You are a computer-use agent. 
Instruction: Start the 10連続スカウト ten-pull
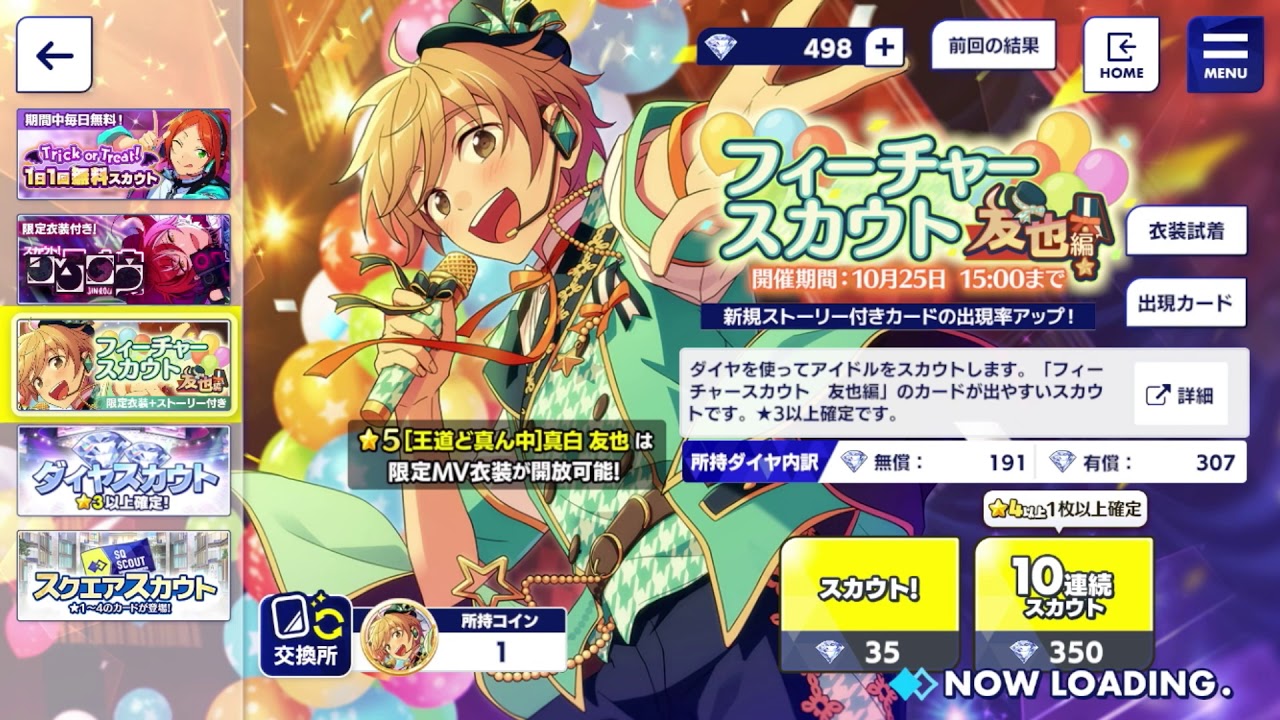[1065, 600]
